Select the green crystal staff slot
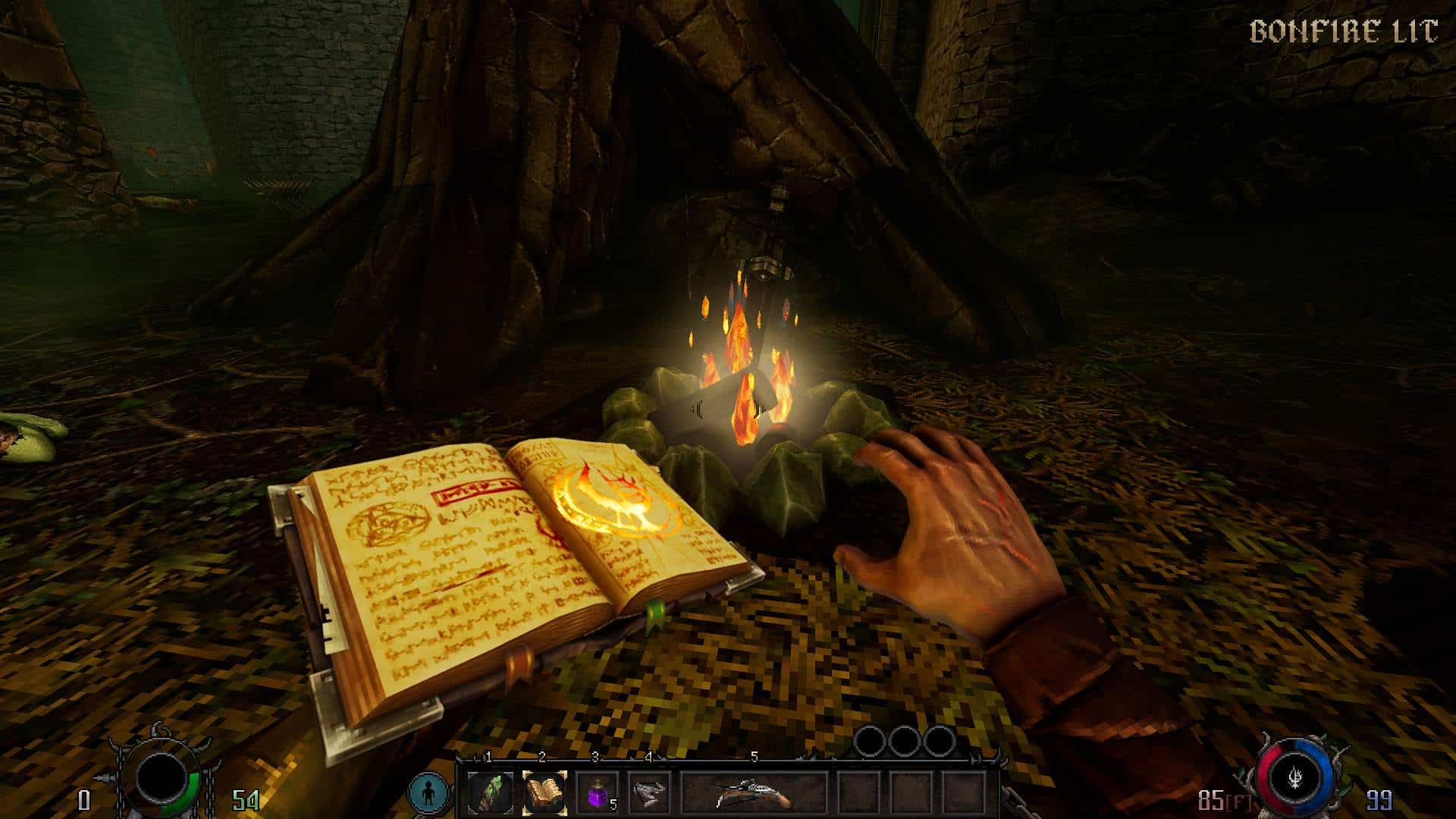Screen dimensions: 1456x819 489,793
